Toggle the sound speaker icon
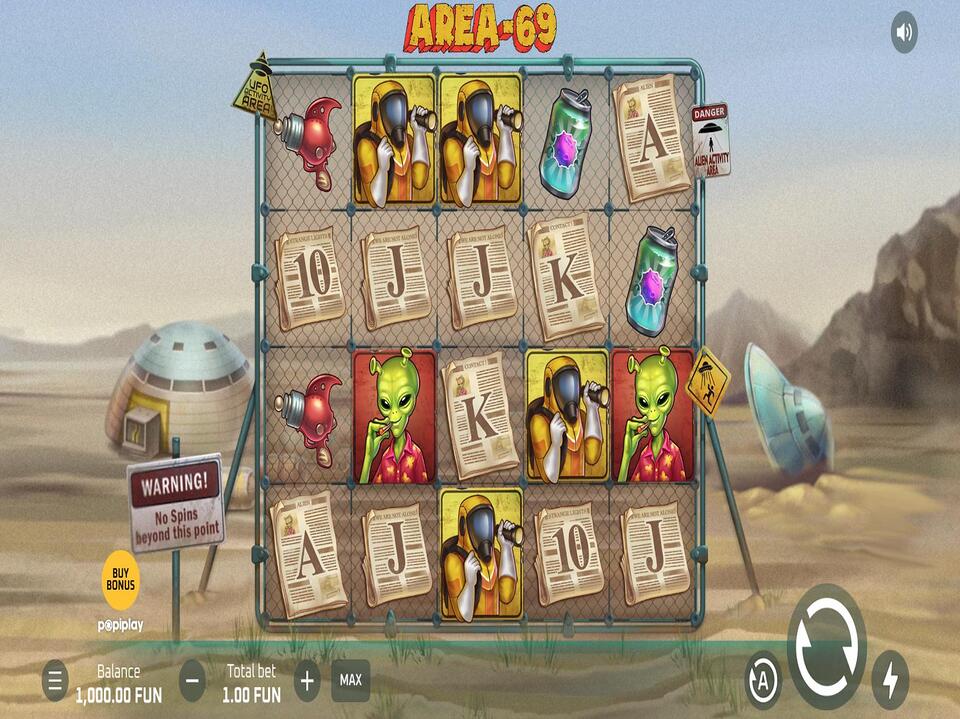 click(x=904, y=33)
